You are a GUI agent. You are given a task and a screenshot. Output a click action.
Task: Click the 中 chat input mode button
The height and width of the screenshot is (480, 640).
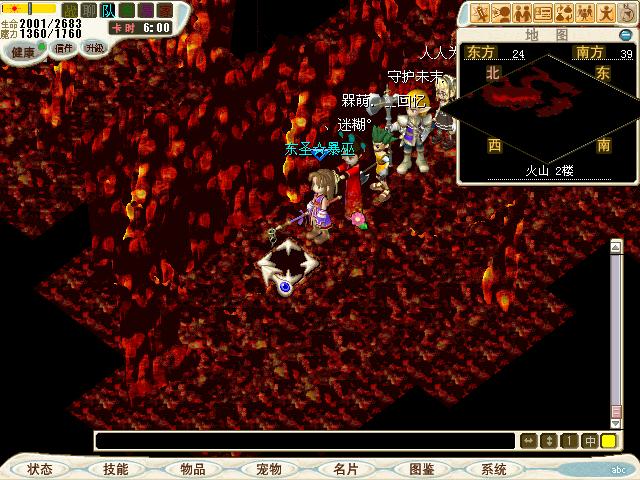(x=589, y=441)
